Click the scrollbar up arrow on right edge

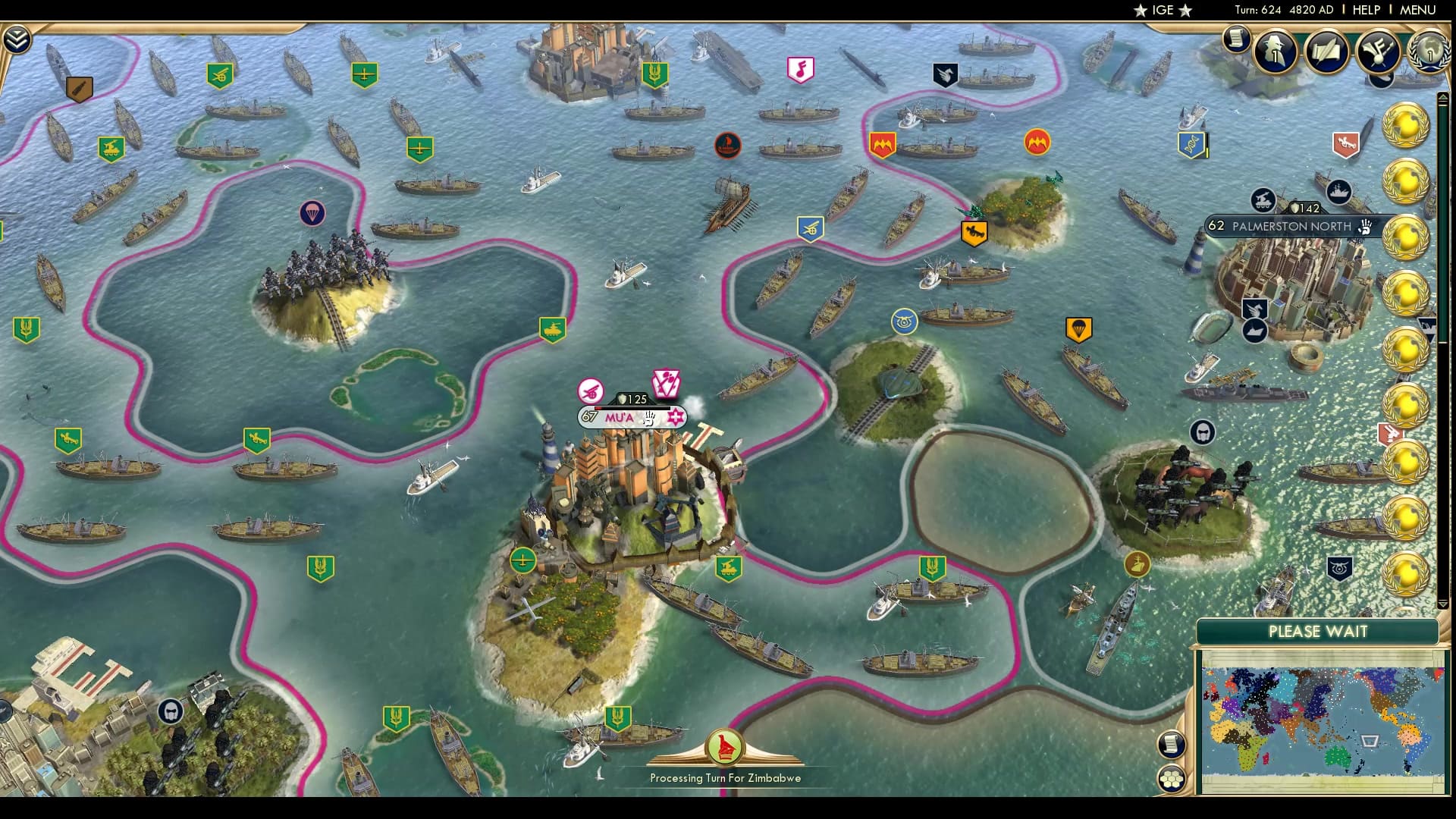point(1442,96)
